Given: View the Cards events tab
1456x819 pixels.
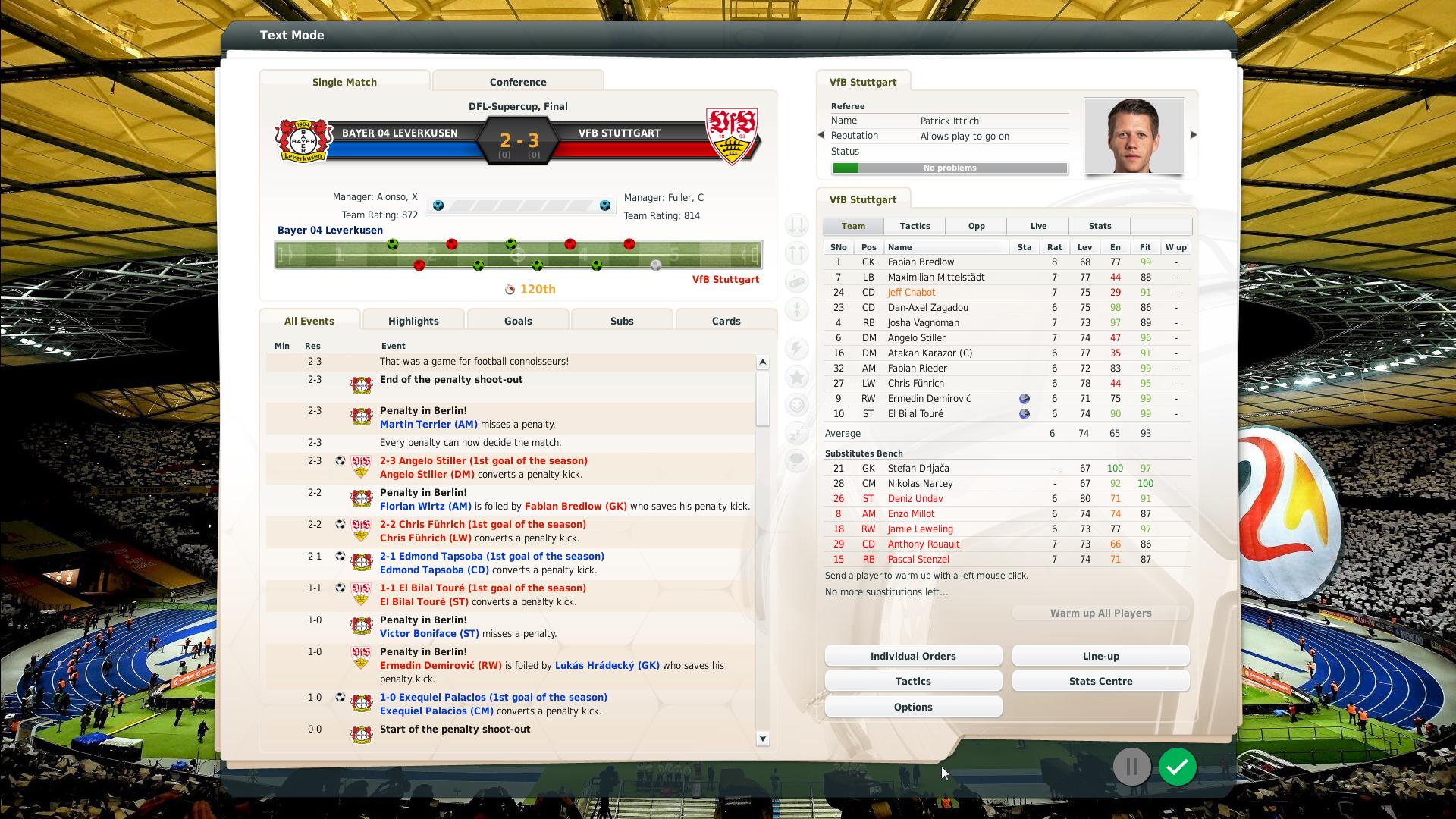Looking at the screenshot, I should (726, 321).
